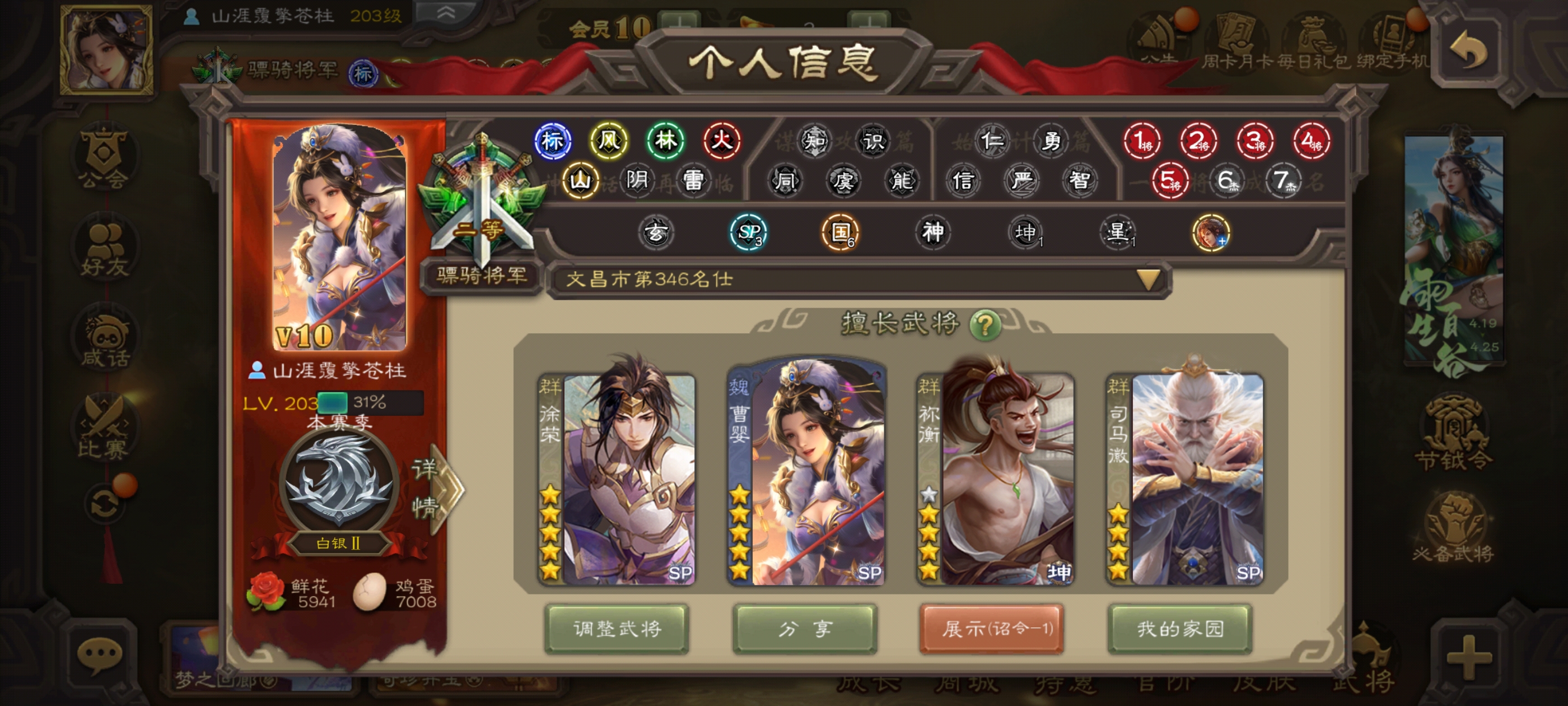Activate the orange 展示 button

(x=992, y=629)
